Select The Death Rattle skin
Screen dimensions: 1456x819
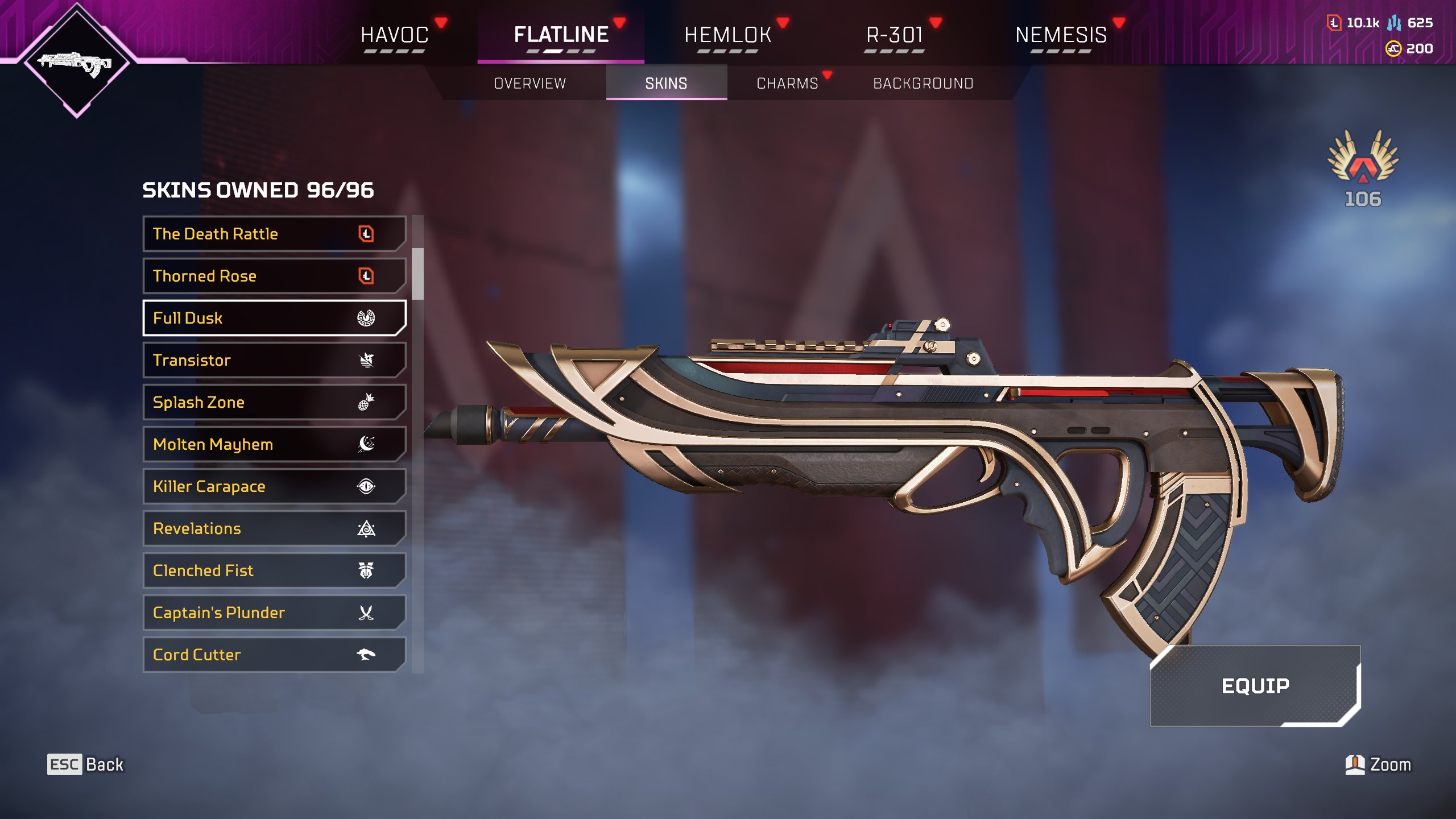[274, 234]
